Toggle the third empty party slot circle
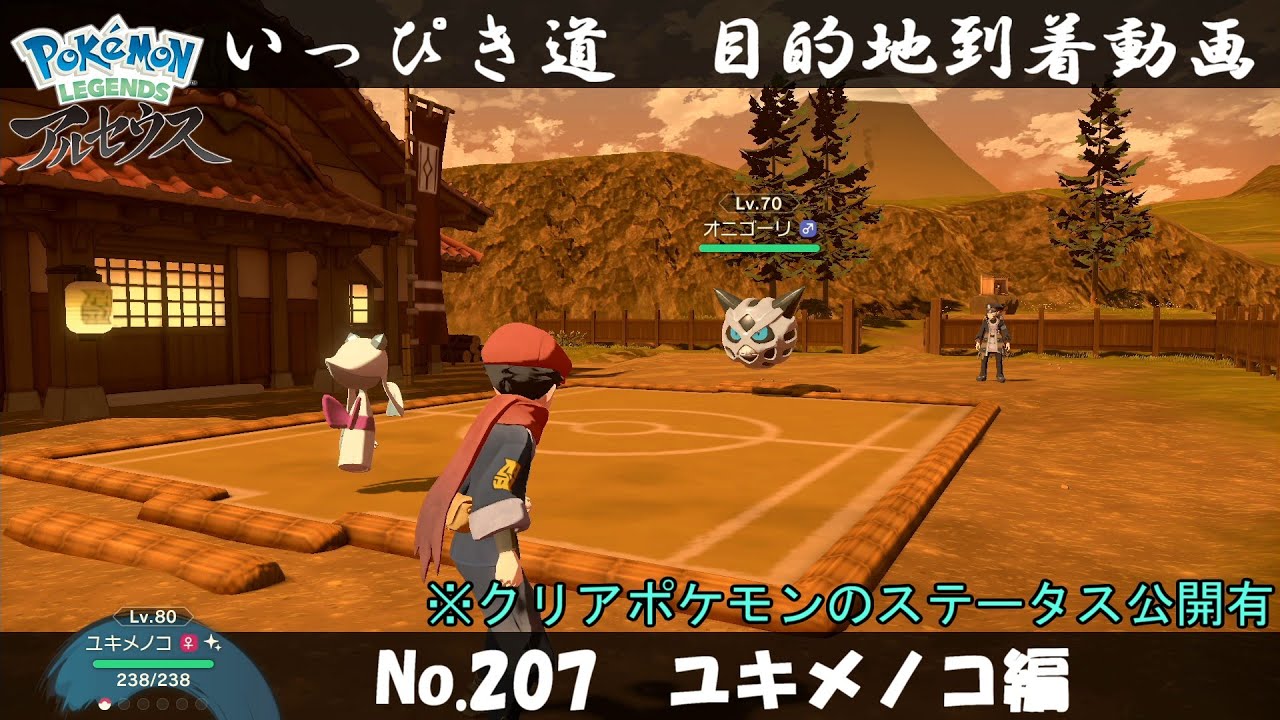The height and width of the screenshot is (720, 1280). tap(143, 703)
